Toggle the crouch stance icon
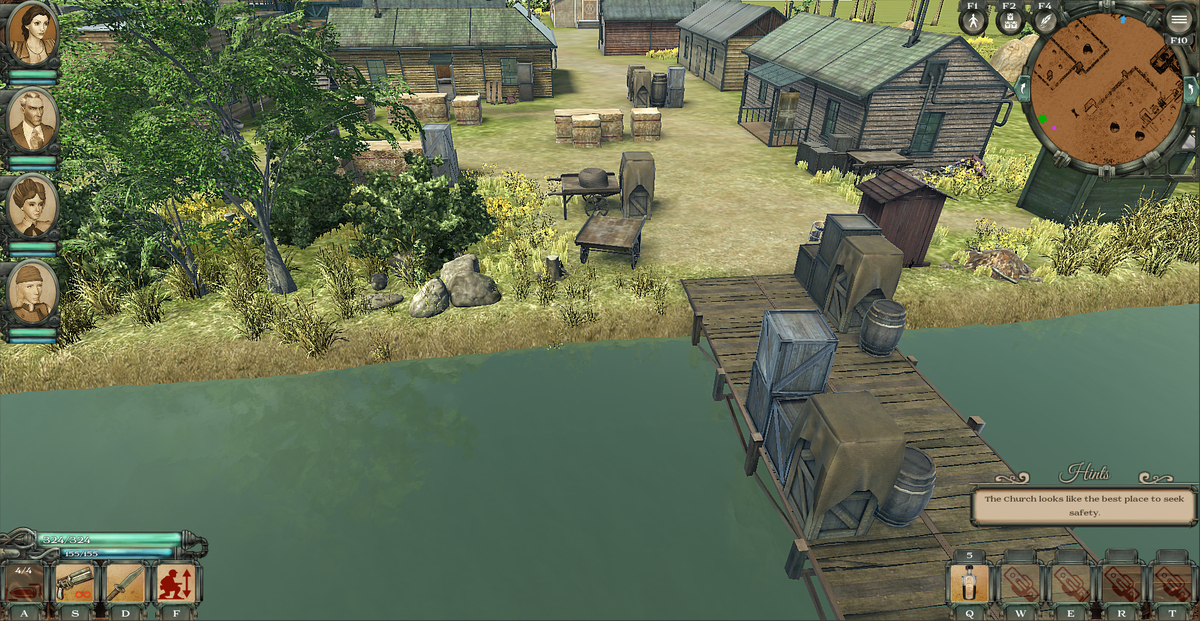The height and width of the screenshot is (621, 1200). (x=176, y=583)
